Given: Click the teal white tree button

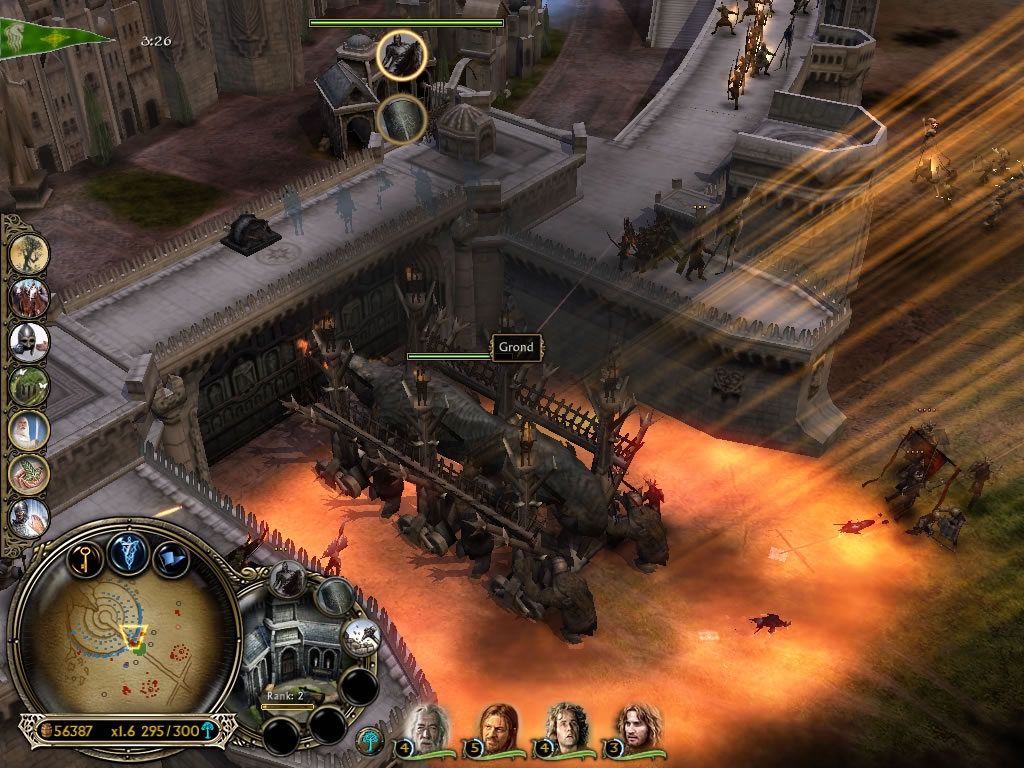Looking at the screenshot, I should (368, 740).
